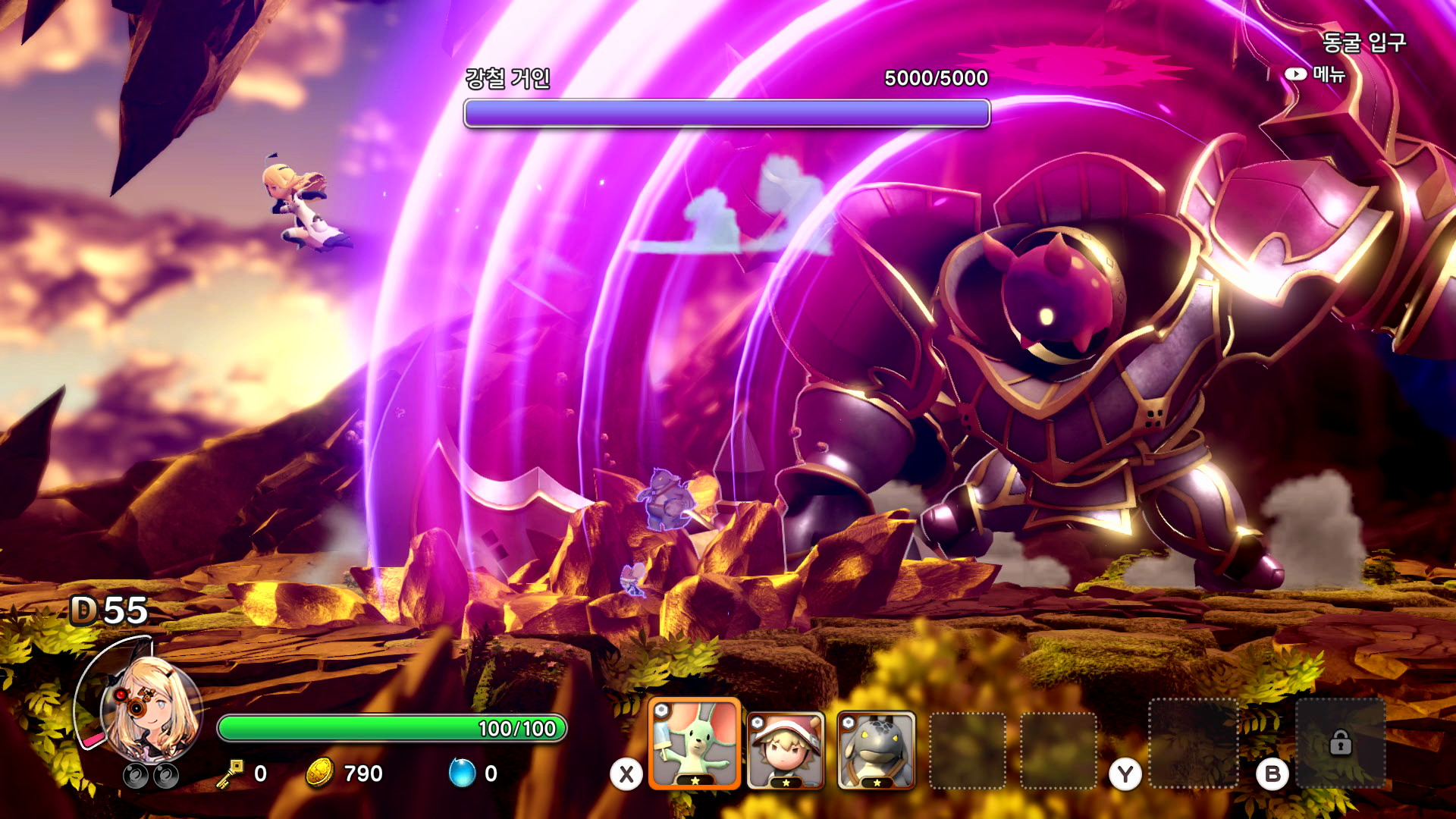Choose the red-hat kid ally slot

coord(786,750)
